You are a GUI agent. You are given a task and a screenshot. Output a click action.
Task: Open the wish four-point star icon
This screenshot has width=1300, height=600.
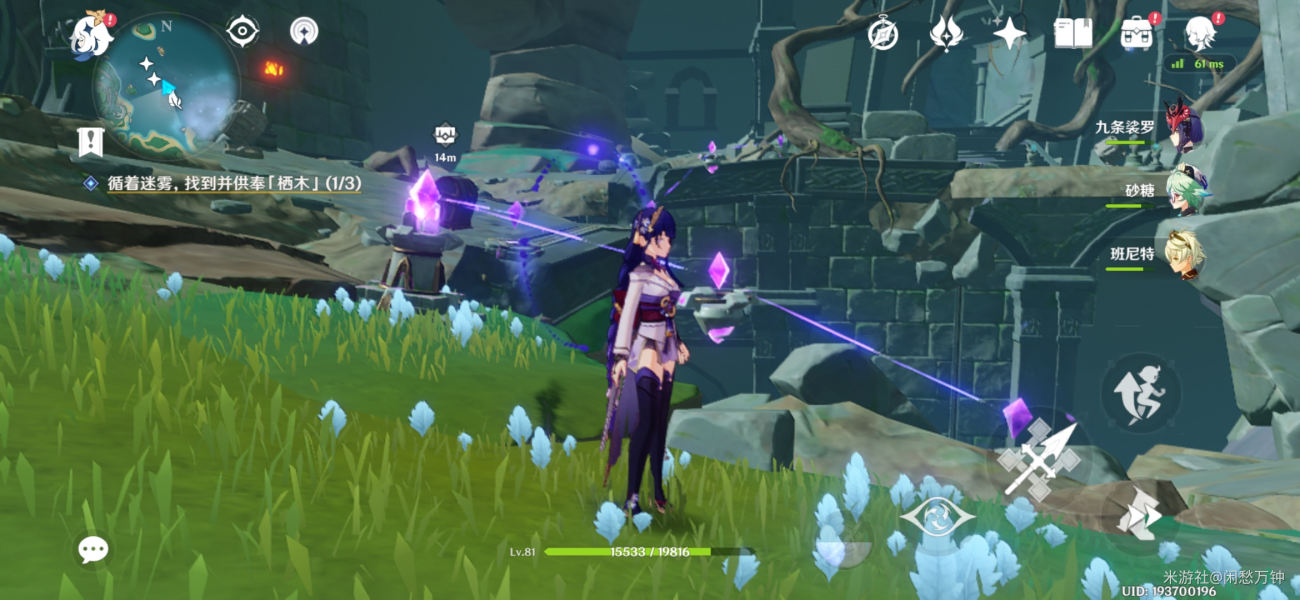coord(1010,34)
